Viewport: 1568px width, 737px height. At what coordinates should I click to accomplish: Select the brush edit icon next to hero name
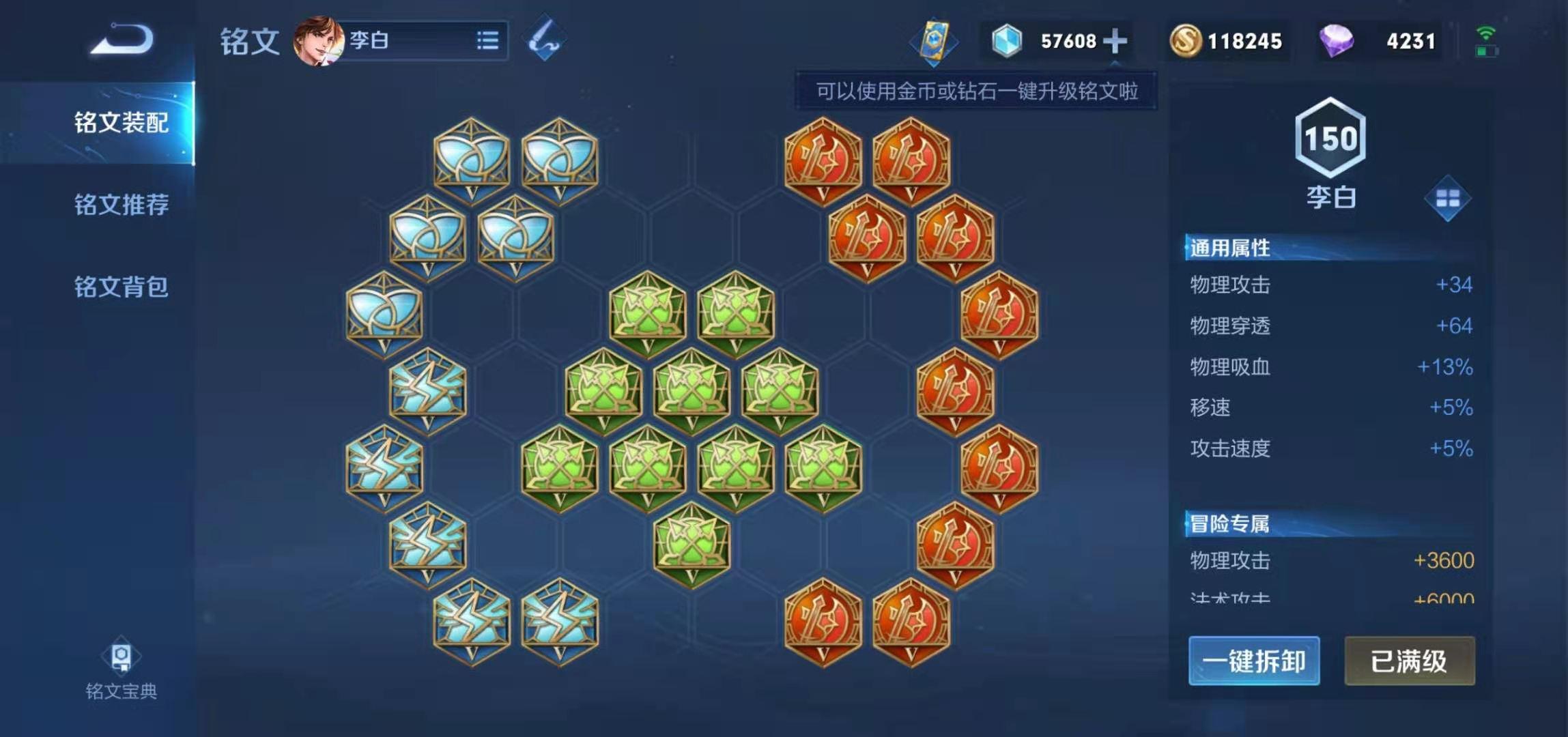click(x=545, y=38)
